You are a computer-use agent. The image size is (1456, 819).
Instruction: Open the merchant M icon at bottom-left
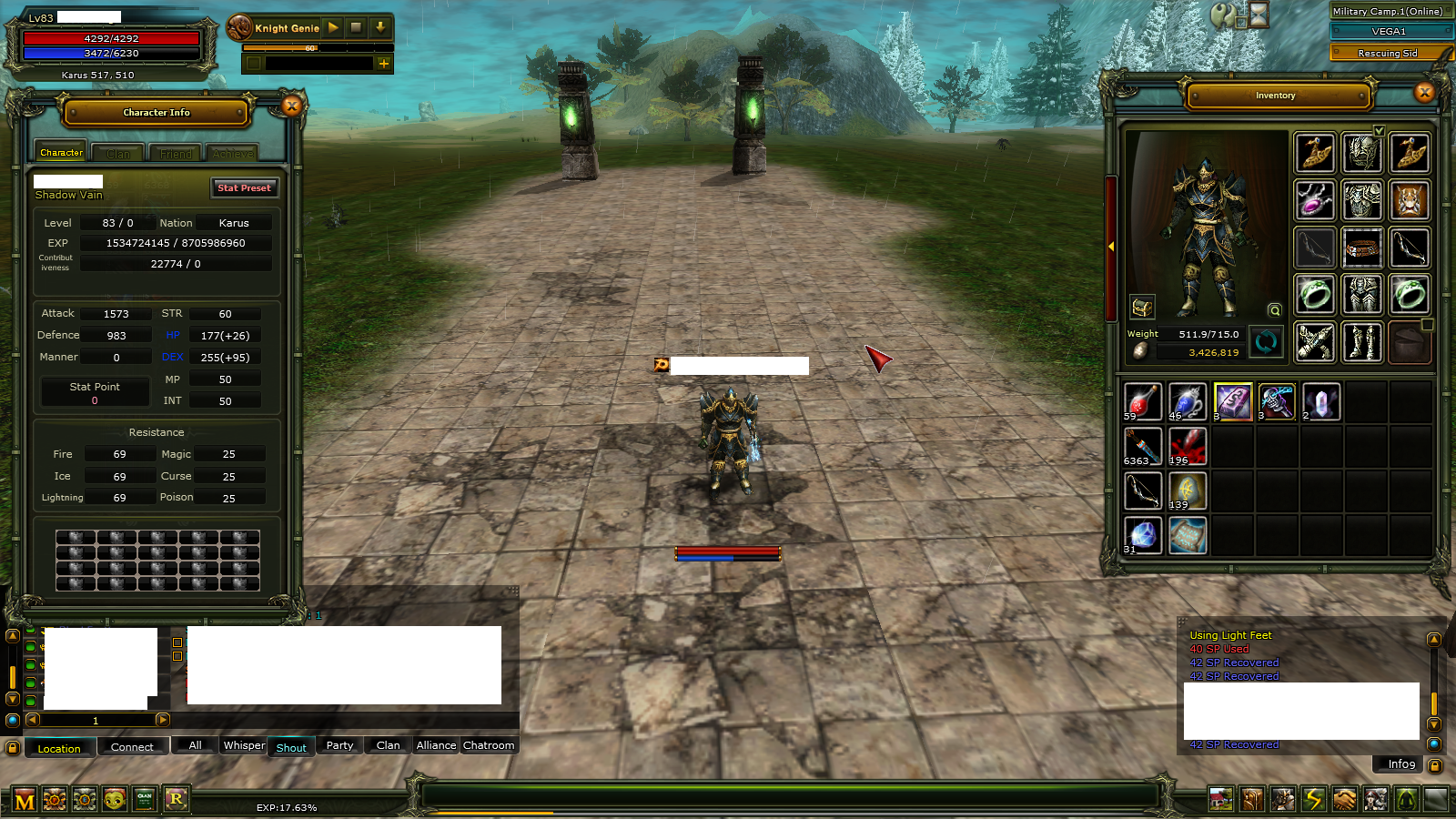[x=24, y=799]
